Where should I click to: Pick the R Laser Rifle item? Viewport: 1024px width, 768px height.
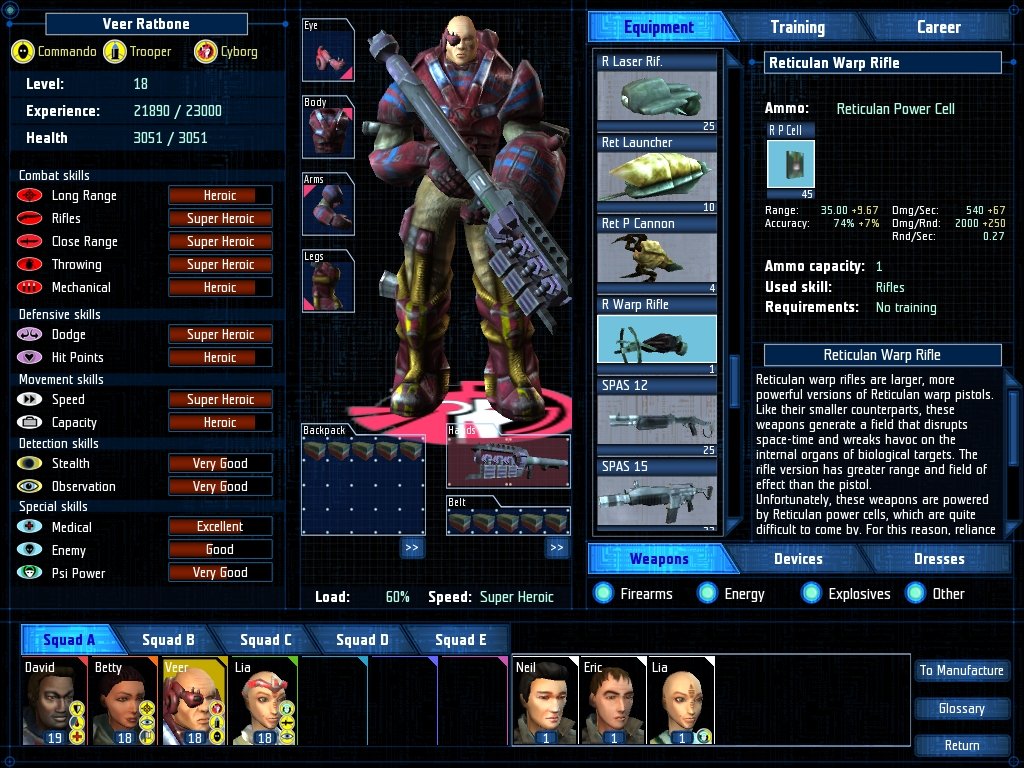pyautogui.click(x=657, y=93)
